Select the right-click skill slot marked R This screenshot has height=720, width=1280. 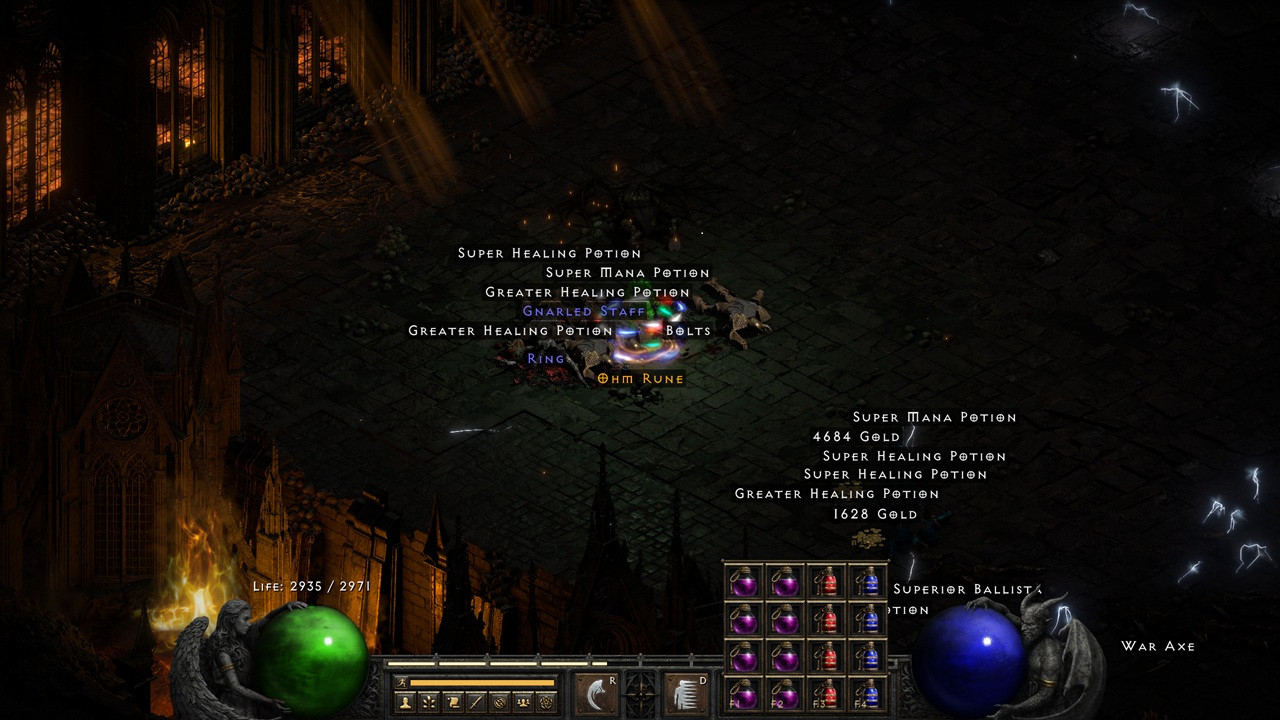(x=595, y=693)
